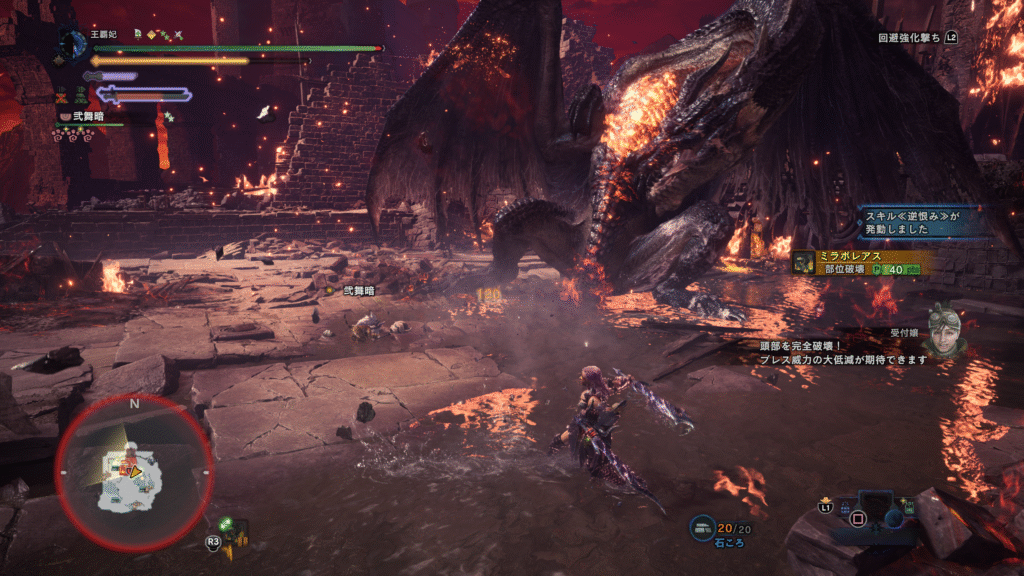Select the palico 弐舞暗 name entry

click(89, 116)
